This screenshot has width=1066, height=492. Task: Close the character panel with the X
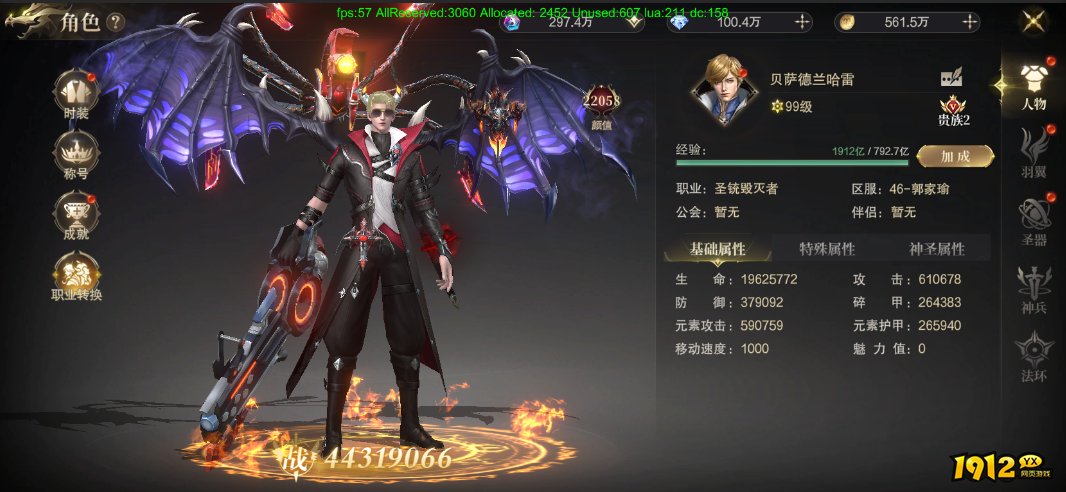(1033, 21)
